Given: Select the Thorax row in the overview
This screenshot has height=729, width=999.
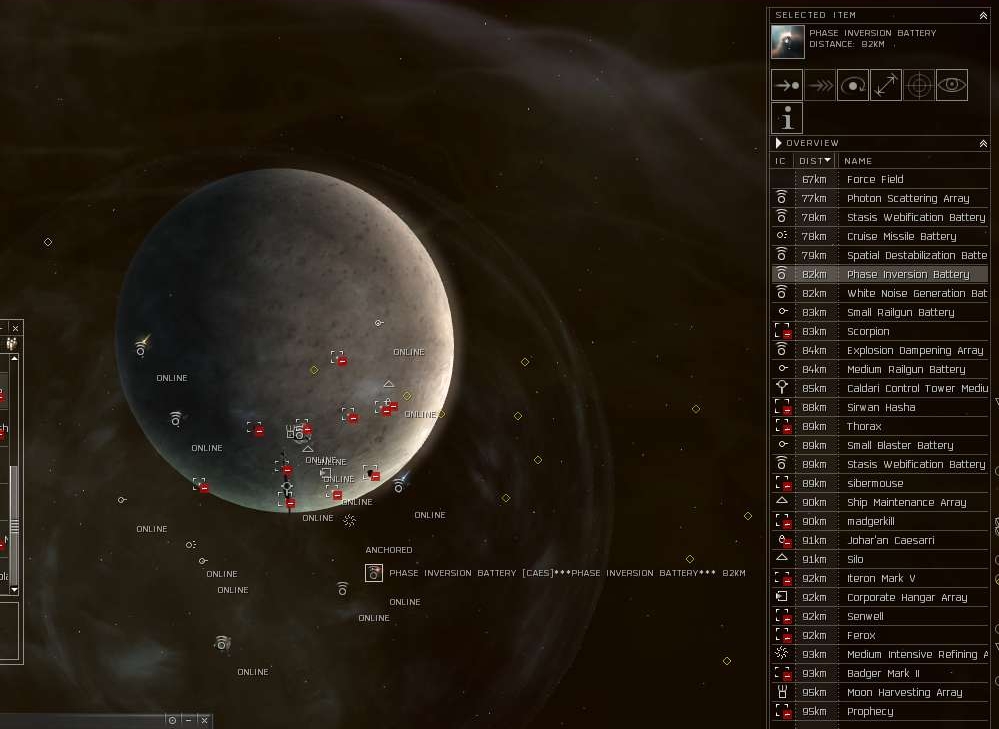Looking at the screenshot, I should [x=864, y=427].
